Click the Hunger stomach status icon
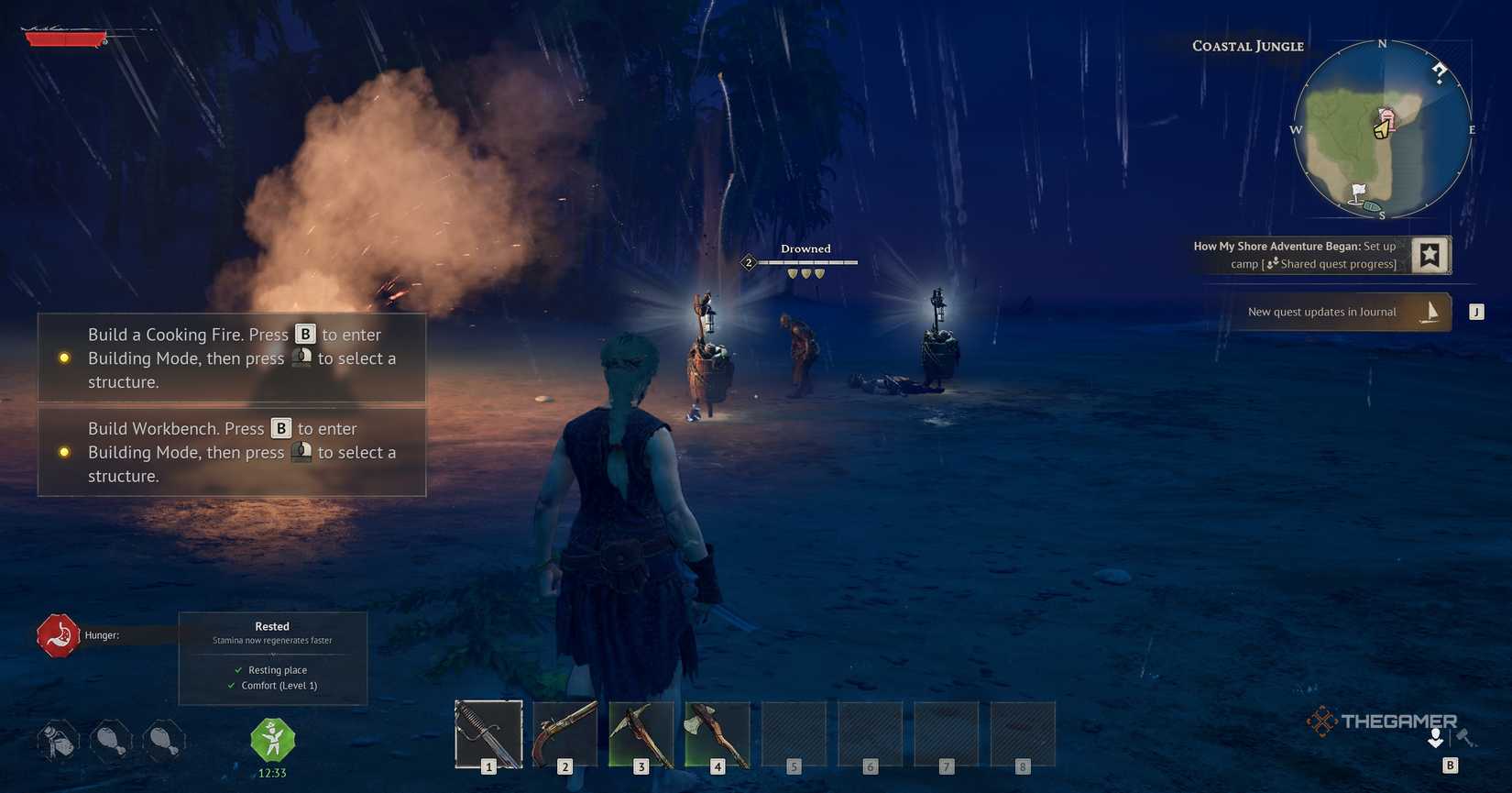The width and height of the screenshot is (1512, 793). (59, 634)
